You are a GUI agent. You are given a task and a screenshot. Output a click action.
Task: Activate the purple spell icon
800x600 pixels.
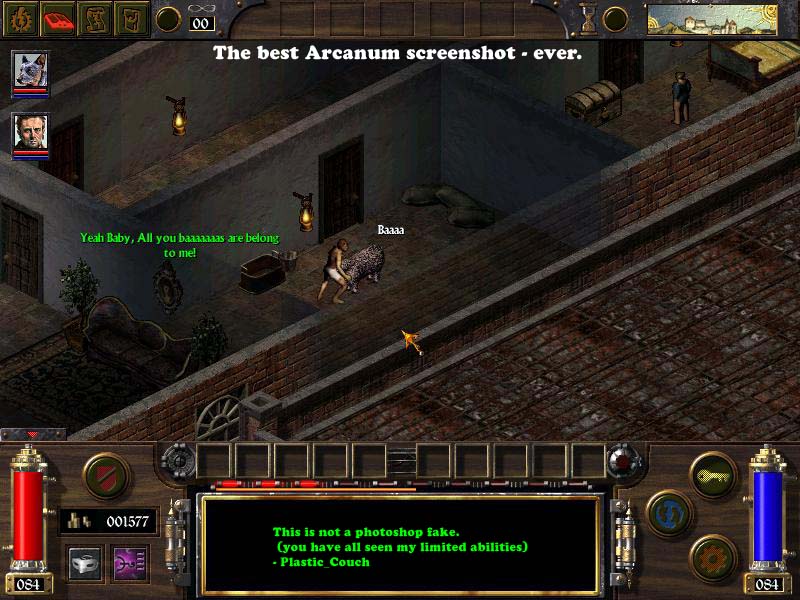[x=128, y=564]
